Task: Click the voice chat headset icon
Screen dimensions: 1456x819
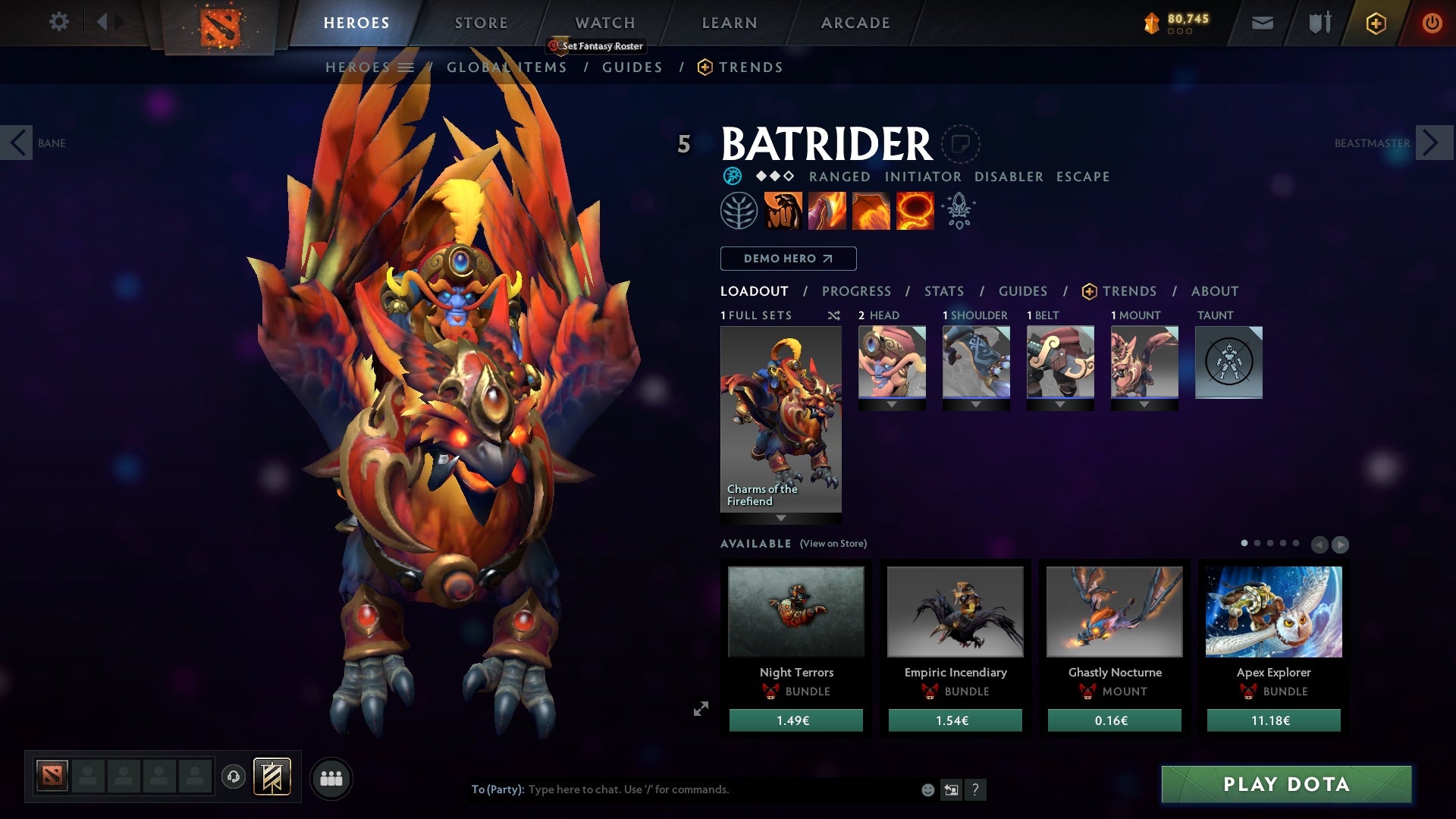Action: [x=232, y=777]
